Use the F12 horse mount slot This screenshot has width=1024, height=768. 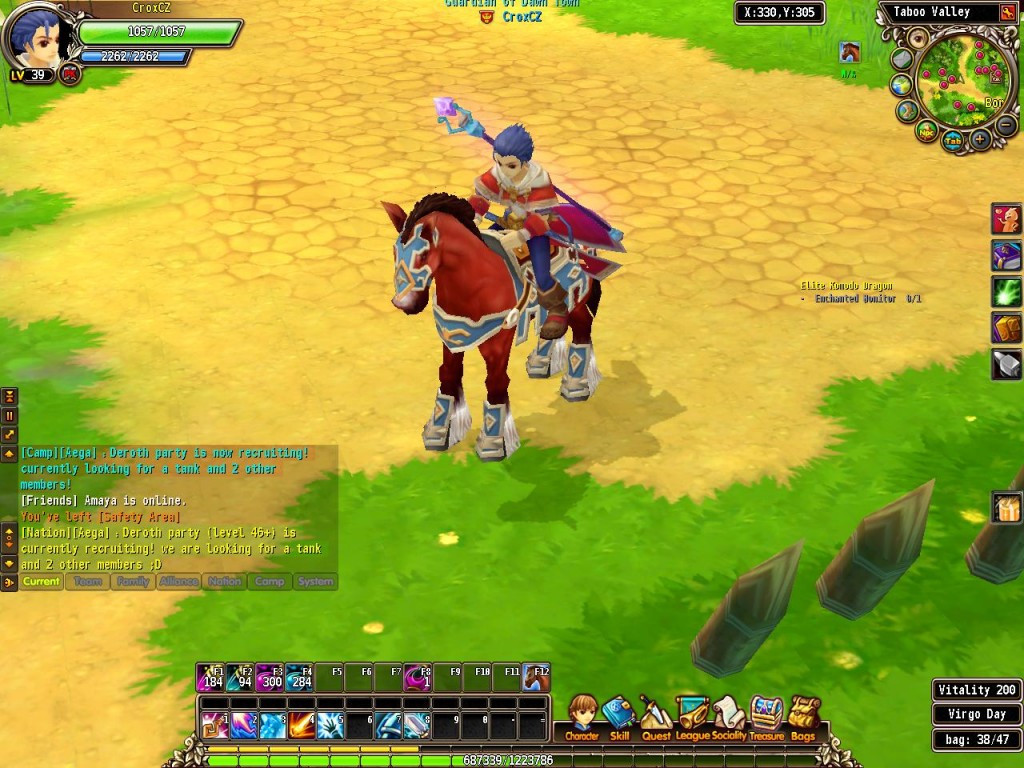click(537, 679)
